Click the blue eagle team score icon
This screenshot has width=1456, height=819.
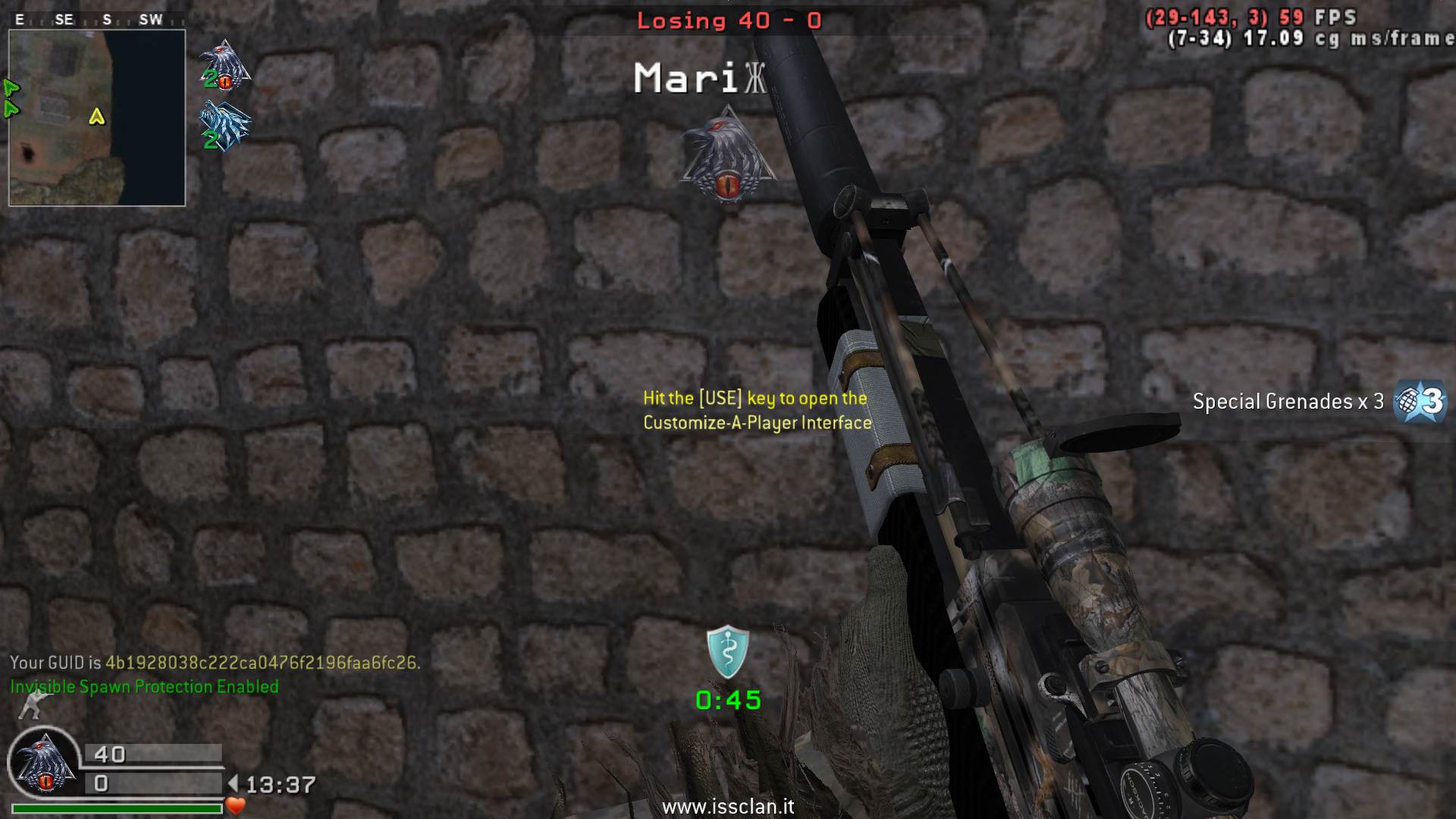[224, 126]
